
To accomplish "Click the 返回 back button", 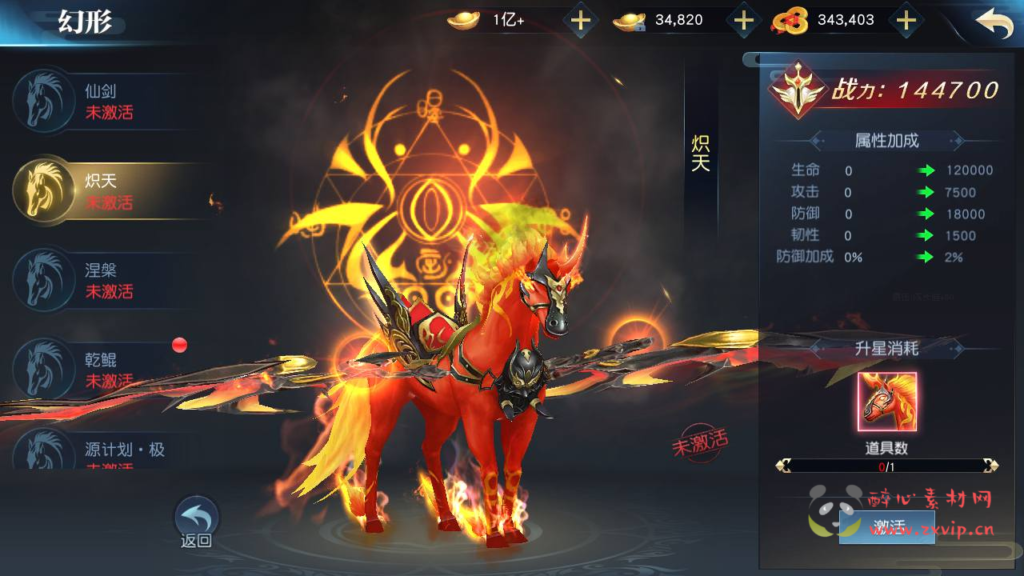I will pyautogui.click(x=196, y=520).
